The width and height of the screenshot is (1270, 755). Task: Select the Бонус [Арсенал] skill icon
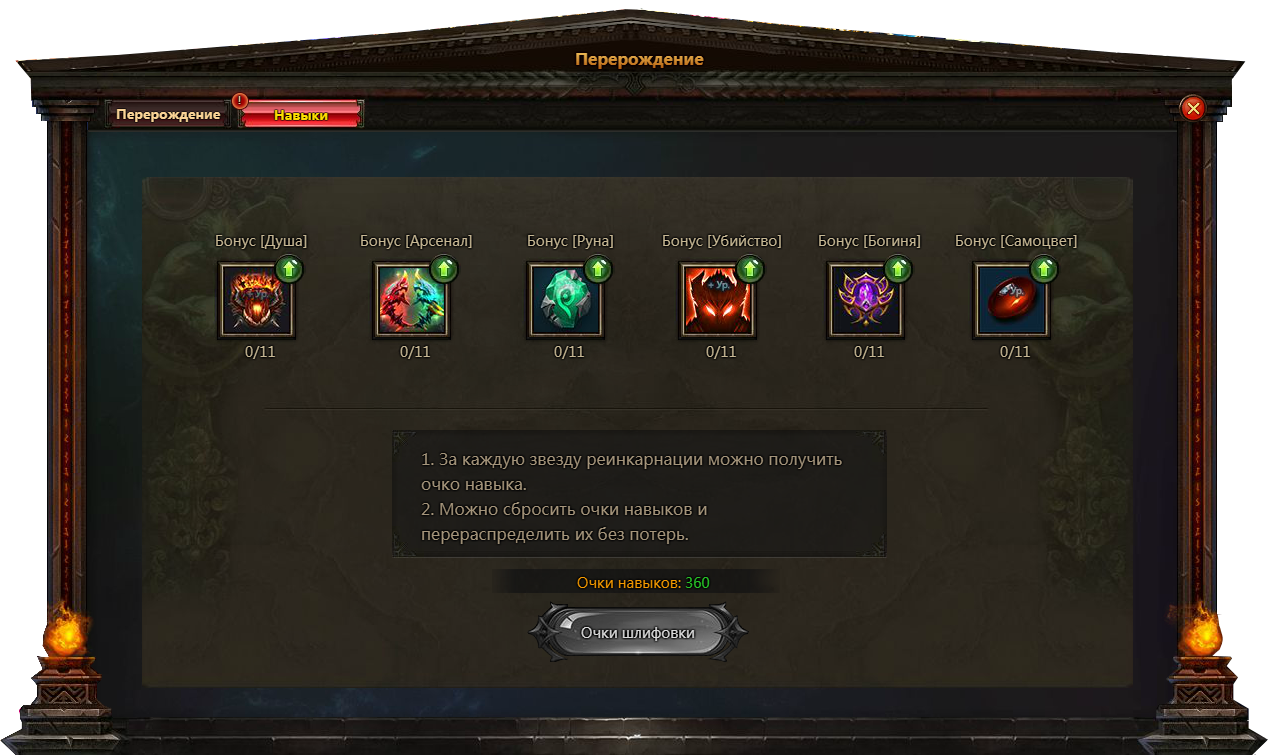point(411,301)
